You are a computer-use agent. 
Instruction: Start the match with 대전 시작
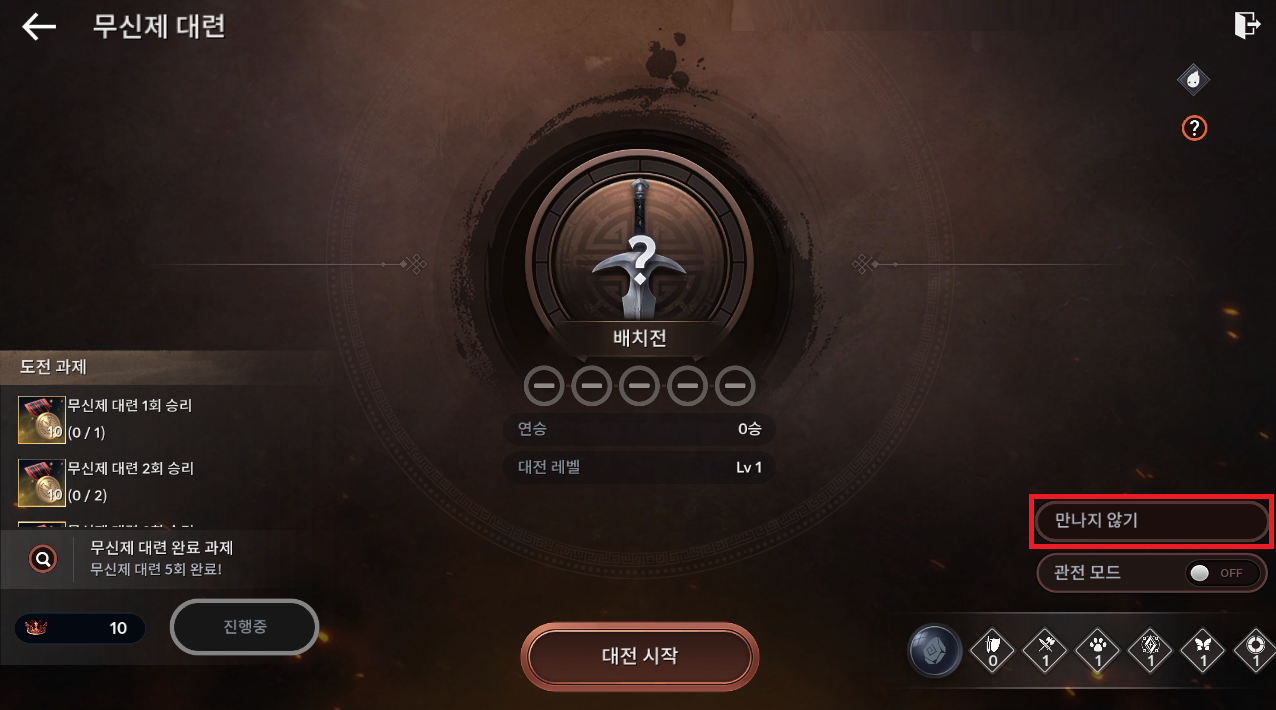click(x=639, y=656)
